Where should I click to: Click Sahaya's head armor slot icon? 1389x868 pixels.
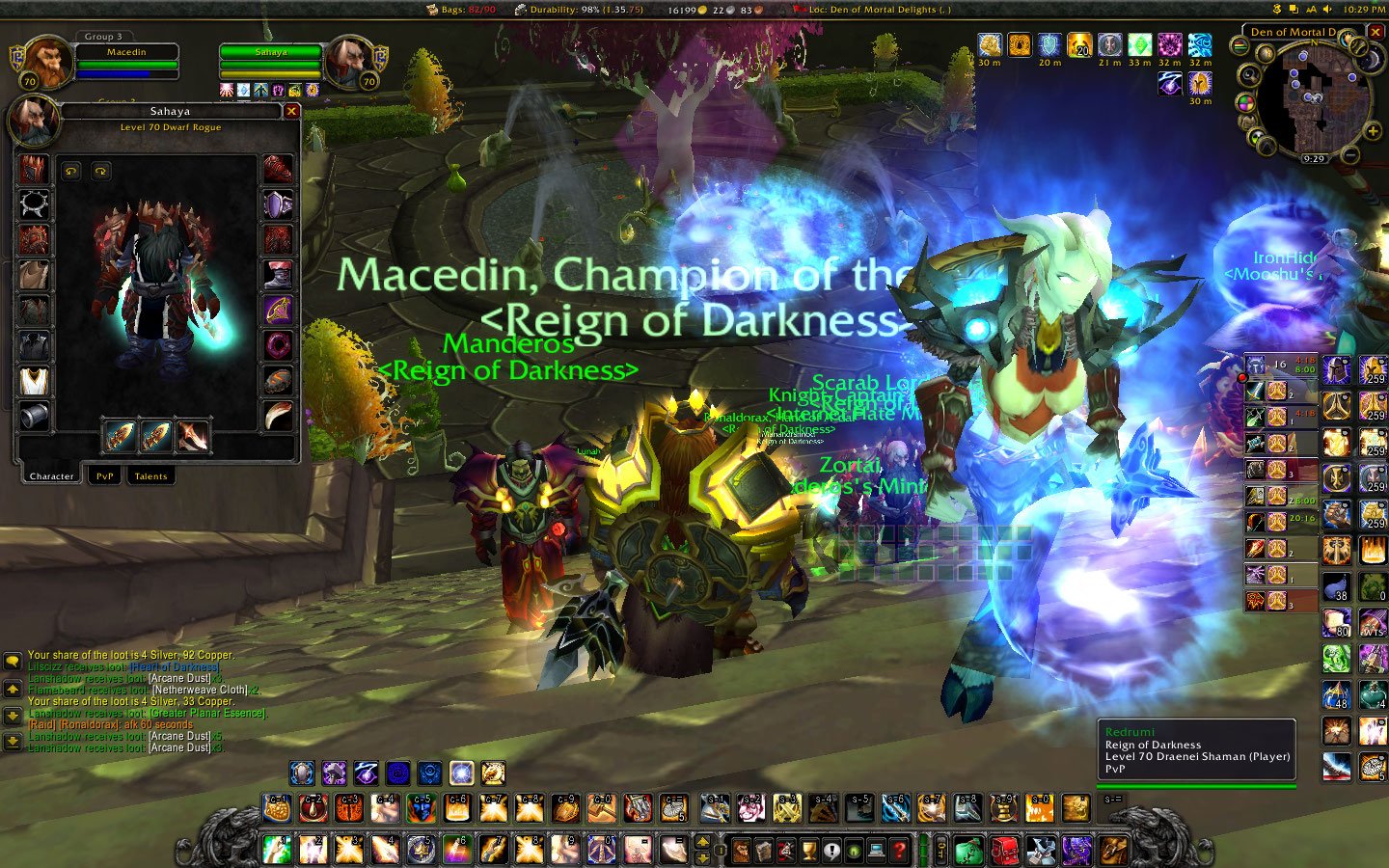pyautogui.click(x=34, y=169)
